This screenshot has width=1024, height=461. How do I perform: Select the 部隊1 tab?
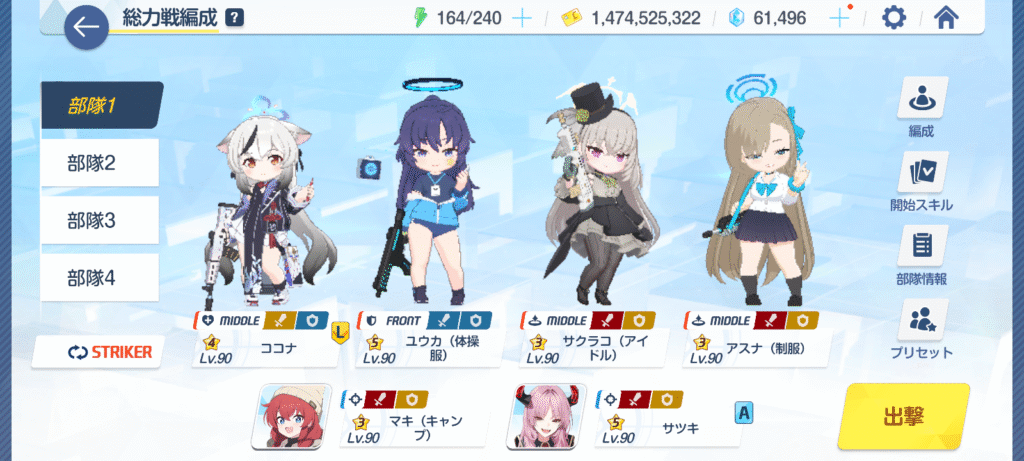100,105
